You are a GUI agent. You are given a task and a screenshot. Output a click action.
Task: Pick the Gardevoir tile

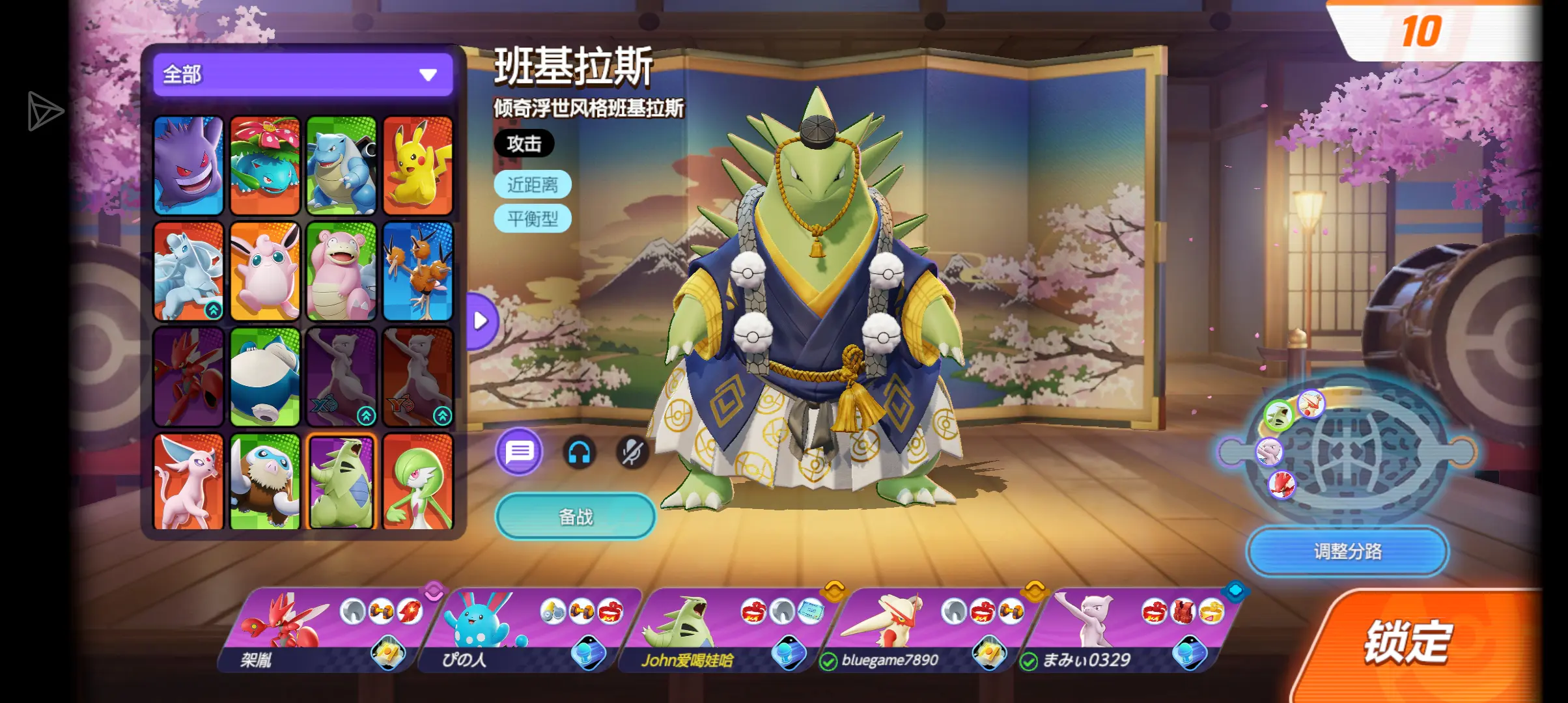(417, 480)
